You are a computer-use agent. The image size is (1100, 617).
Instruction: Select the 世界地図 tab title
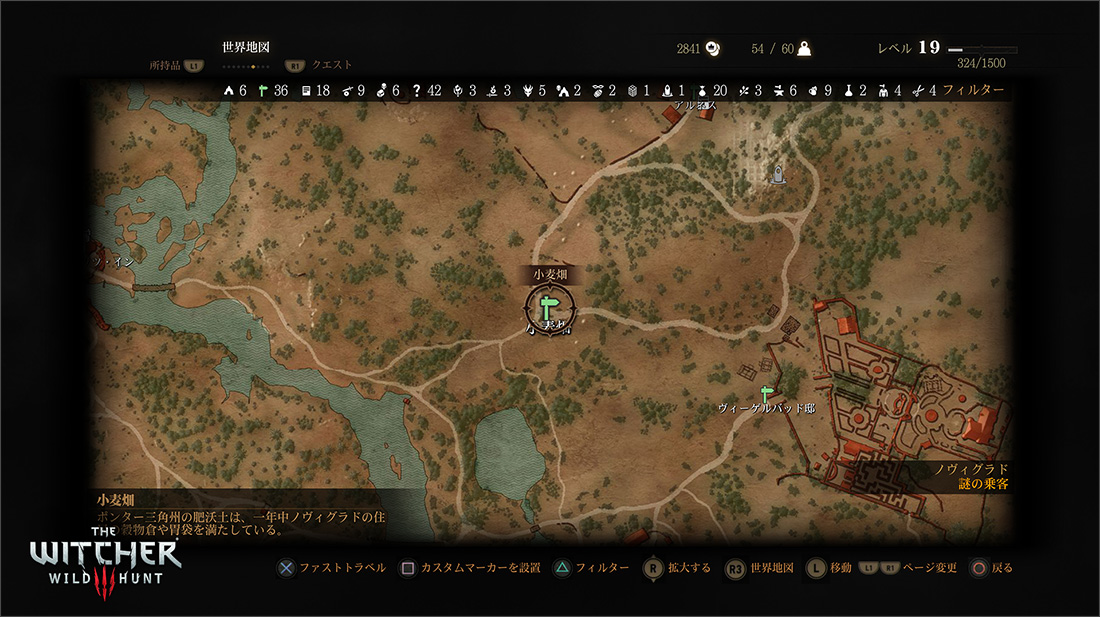246,47
